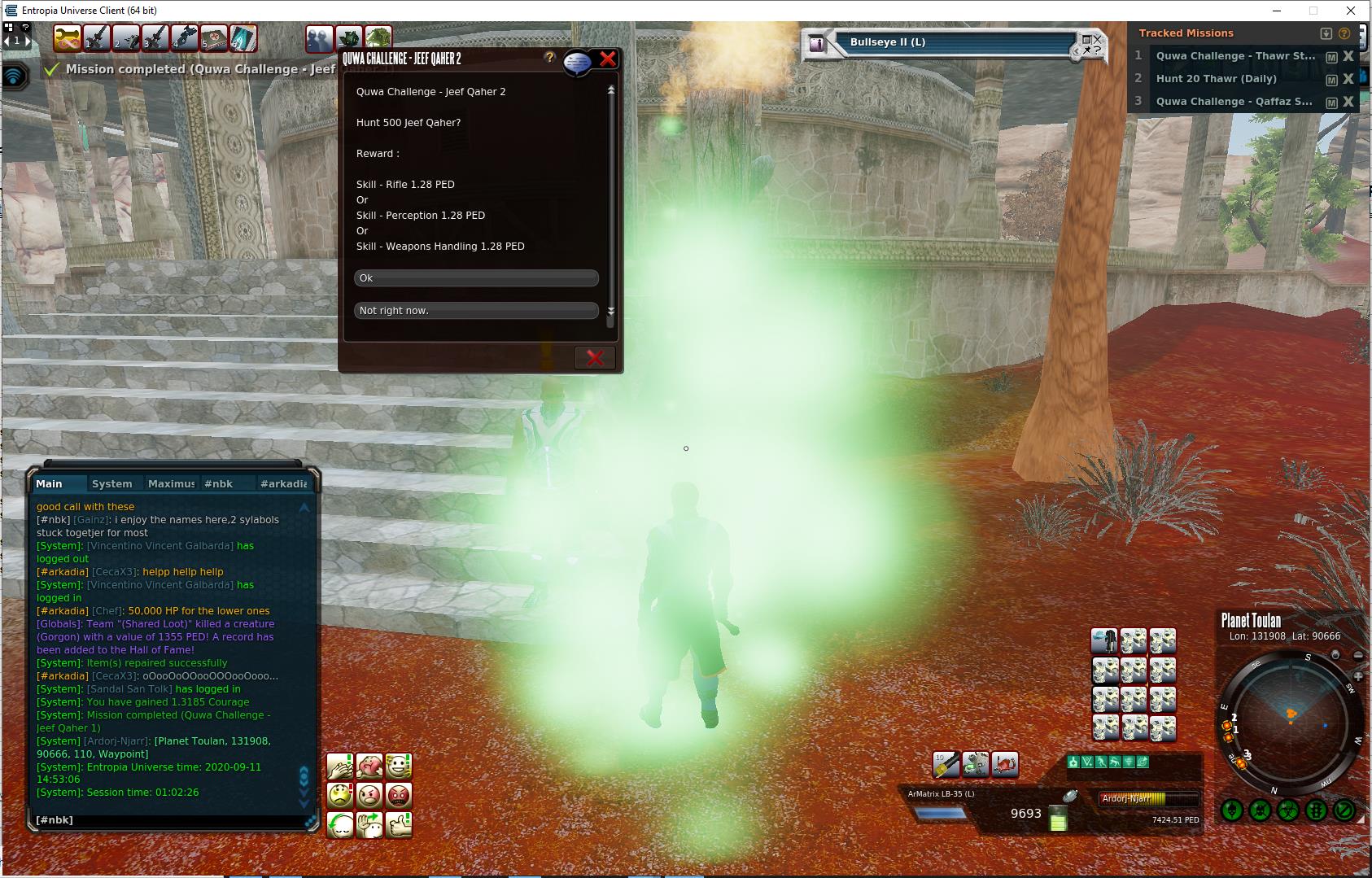Select the Quwa Challenge - Qaffaz tracked mission
1372x878 pixels.
pos(1234,102)
